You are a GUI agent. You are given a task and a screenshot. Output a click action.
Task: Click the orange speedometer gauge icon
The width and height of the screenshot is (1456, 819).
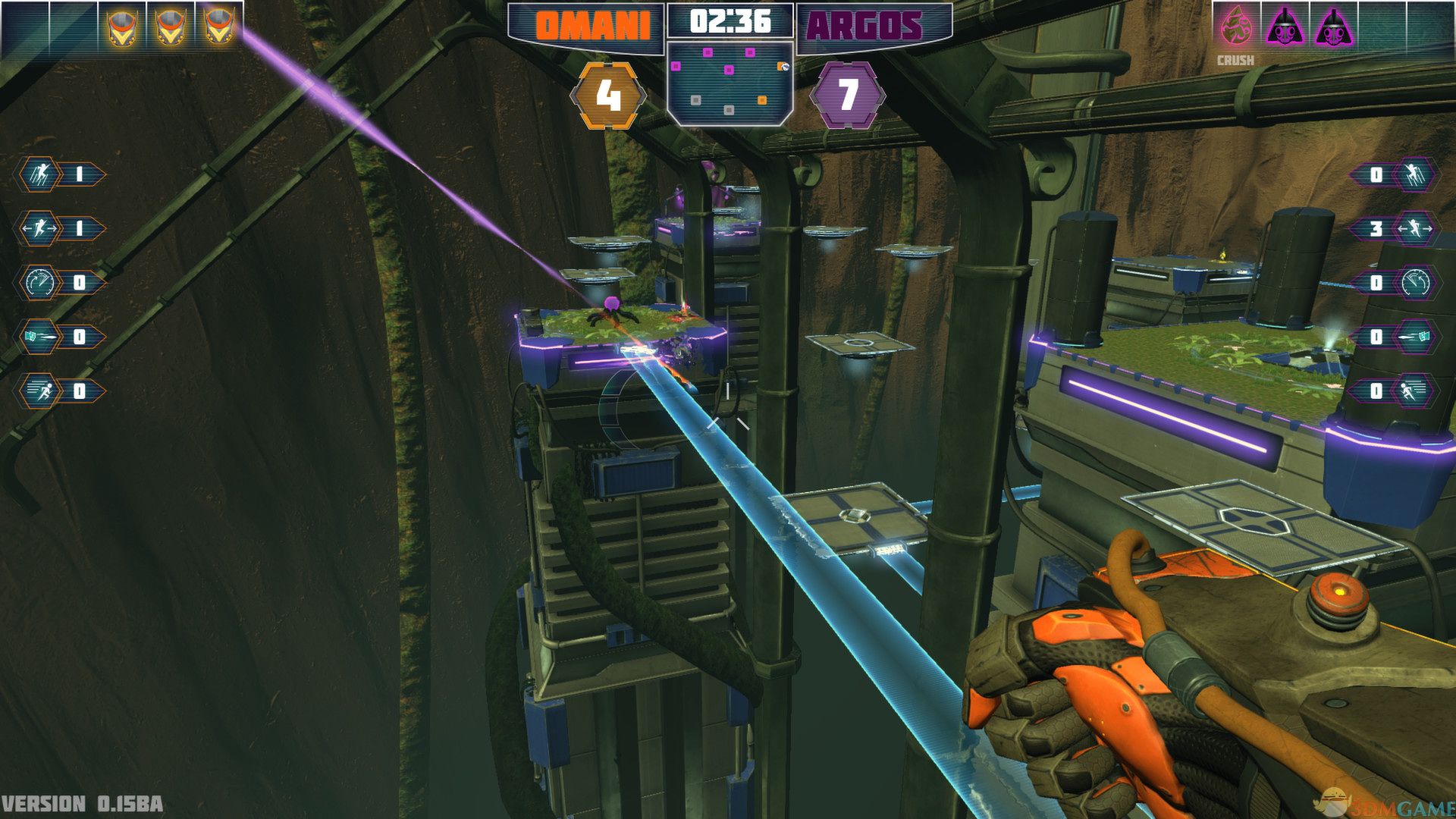click(x=39, y=283)
